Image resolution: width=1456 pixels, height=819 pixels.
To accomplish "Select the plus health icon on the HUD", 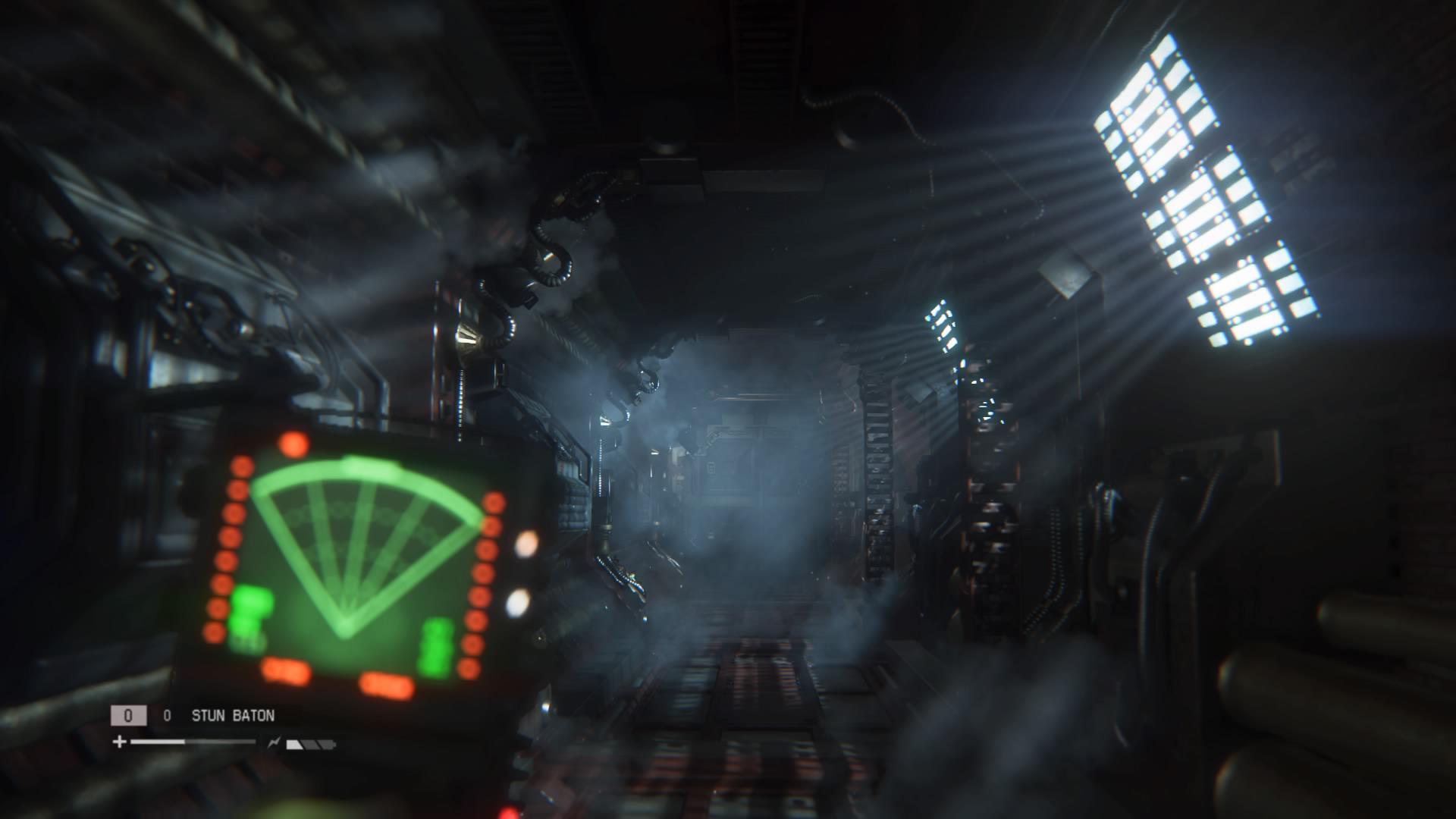I will [118, 741].
